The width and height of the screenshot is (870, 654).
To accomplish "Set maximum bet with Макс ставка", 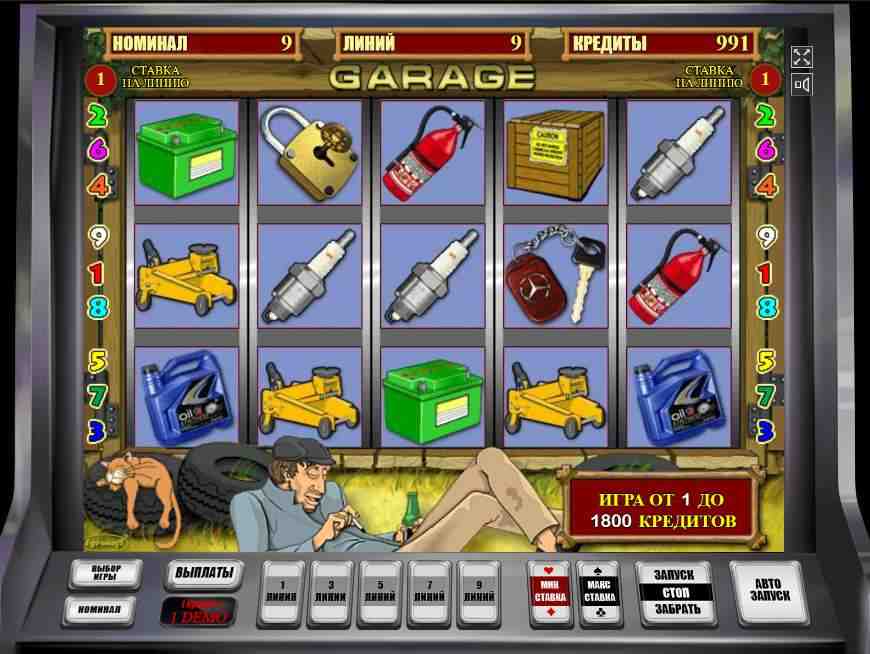I will pos(600,591).
